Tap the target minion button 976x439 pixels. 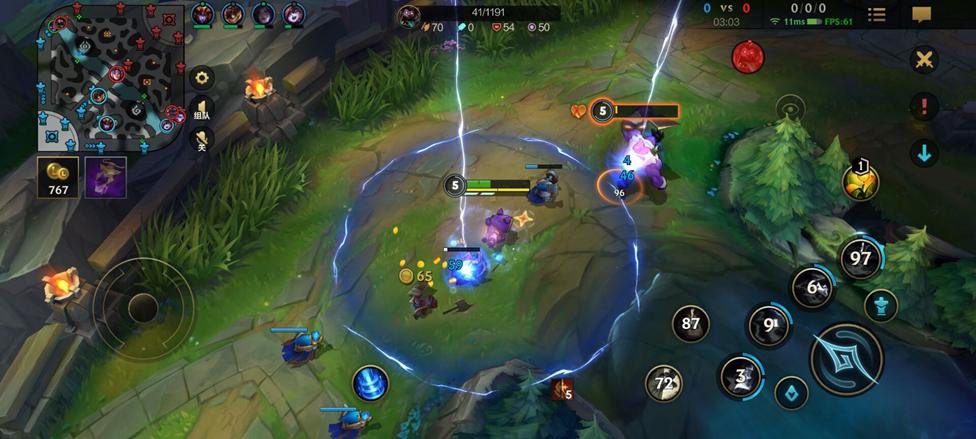tap(792, 393)
